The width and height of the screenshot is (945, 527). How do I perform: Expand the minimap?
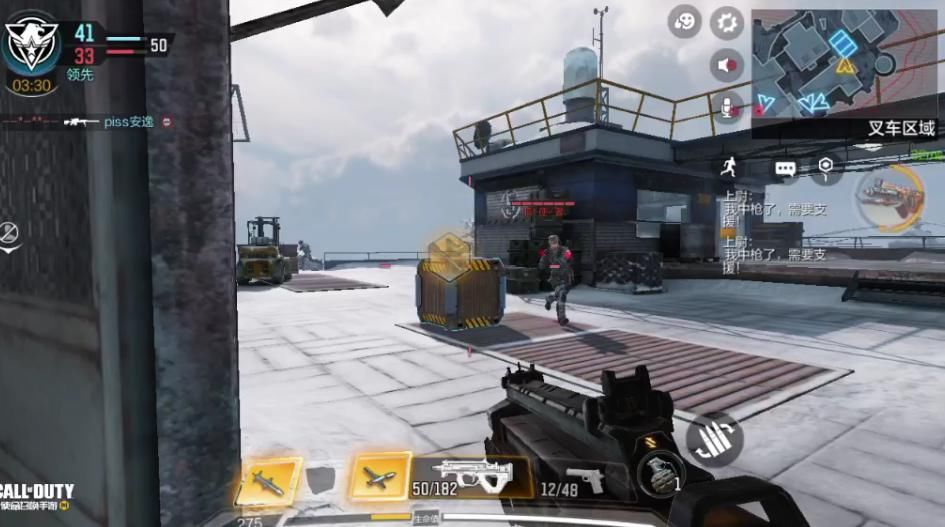843,62
